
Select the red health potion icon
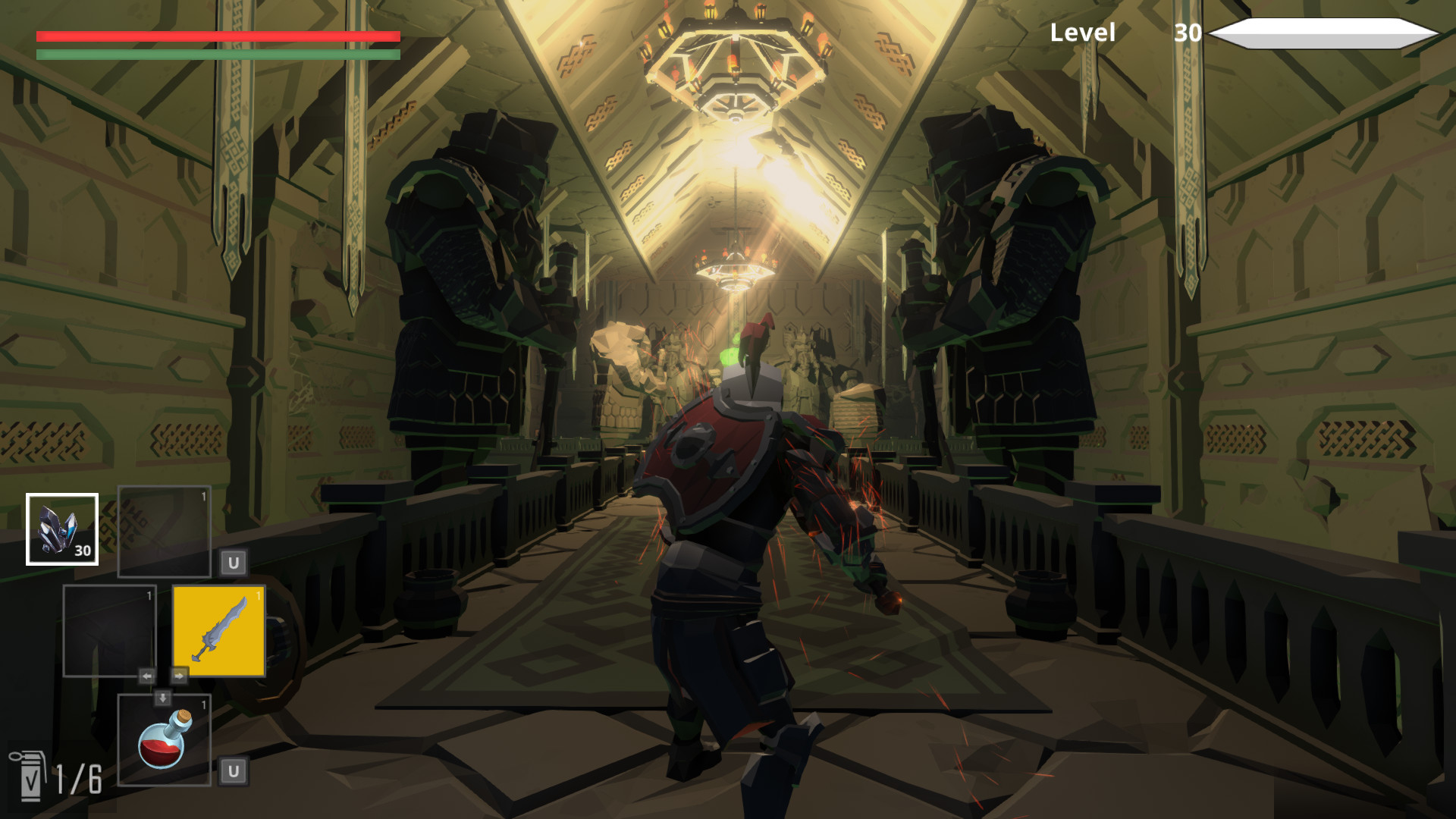163,739
